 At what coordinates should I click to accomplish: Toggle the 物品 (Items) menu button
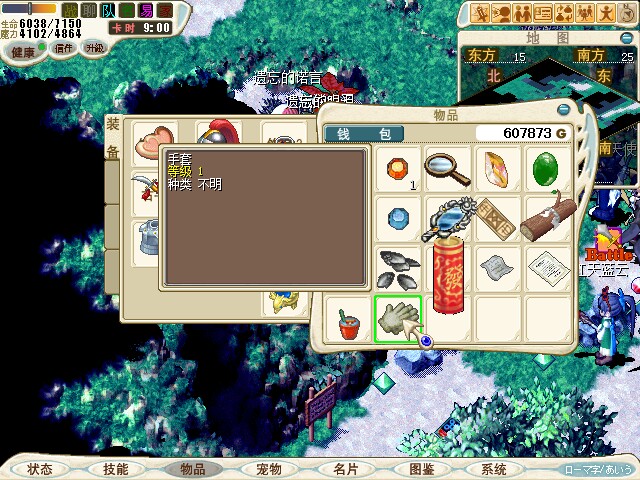point(192,469)
